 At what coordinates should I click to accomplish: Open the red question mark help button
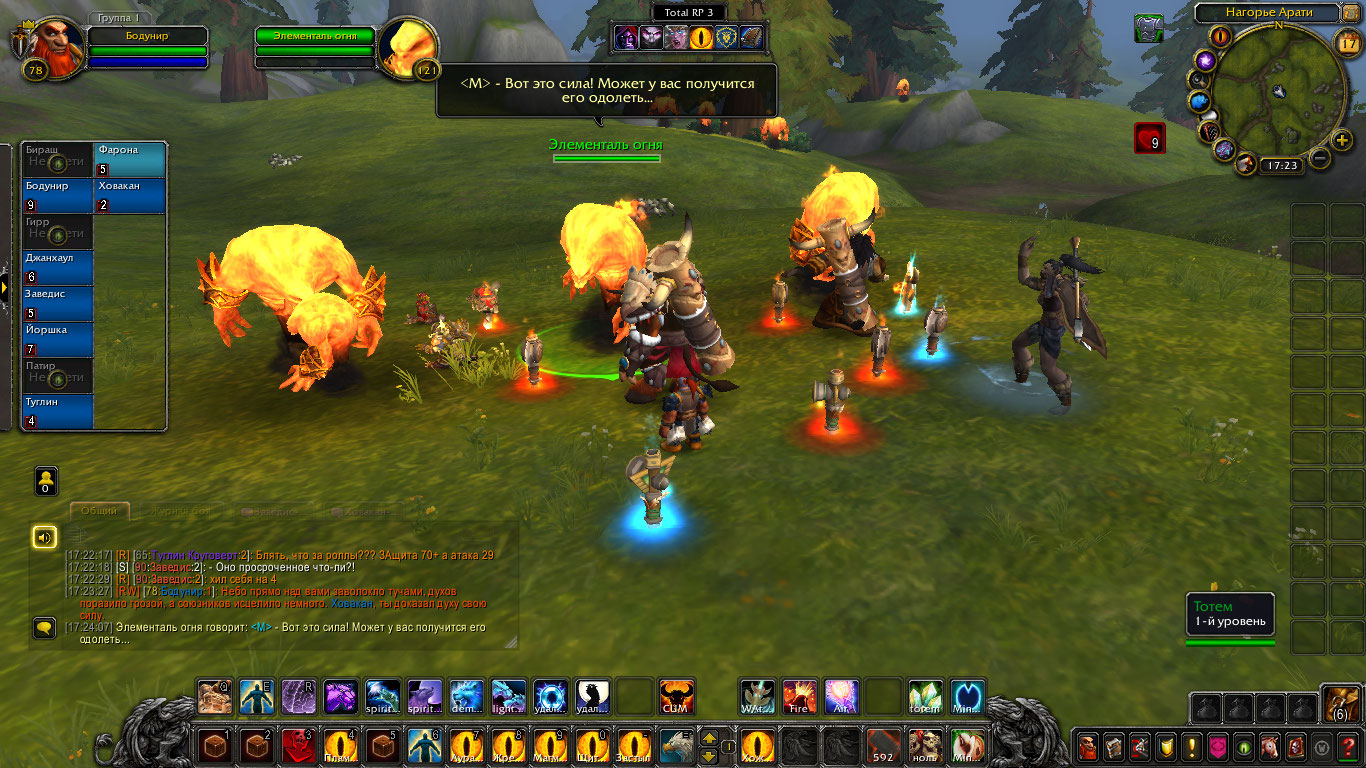point(1347,746)
